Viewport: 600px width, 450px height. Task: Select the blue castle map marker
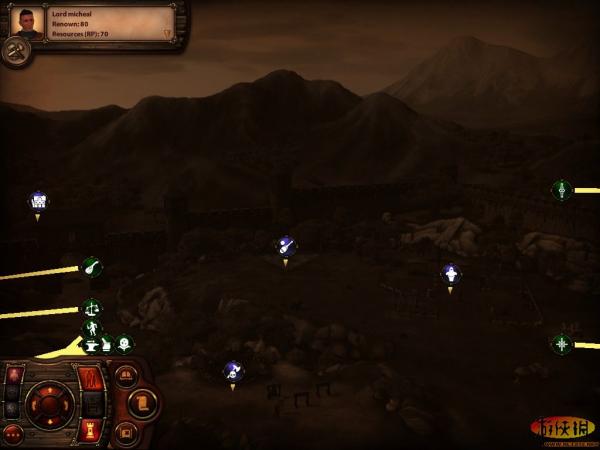point(38,201)
